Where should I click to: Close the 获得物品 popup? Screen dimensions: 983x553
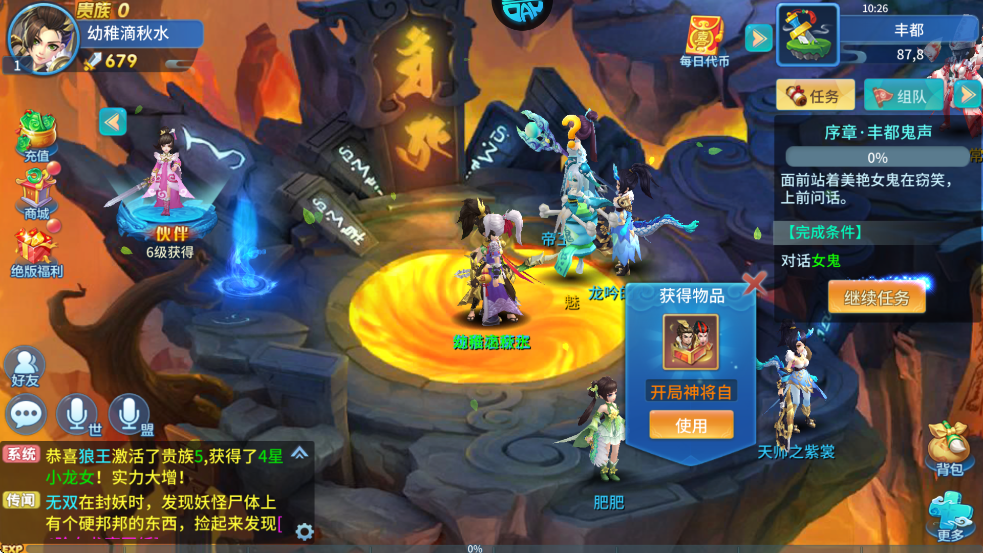755,283
